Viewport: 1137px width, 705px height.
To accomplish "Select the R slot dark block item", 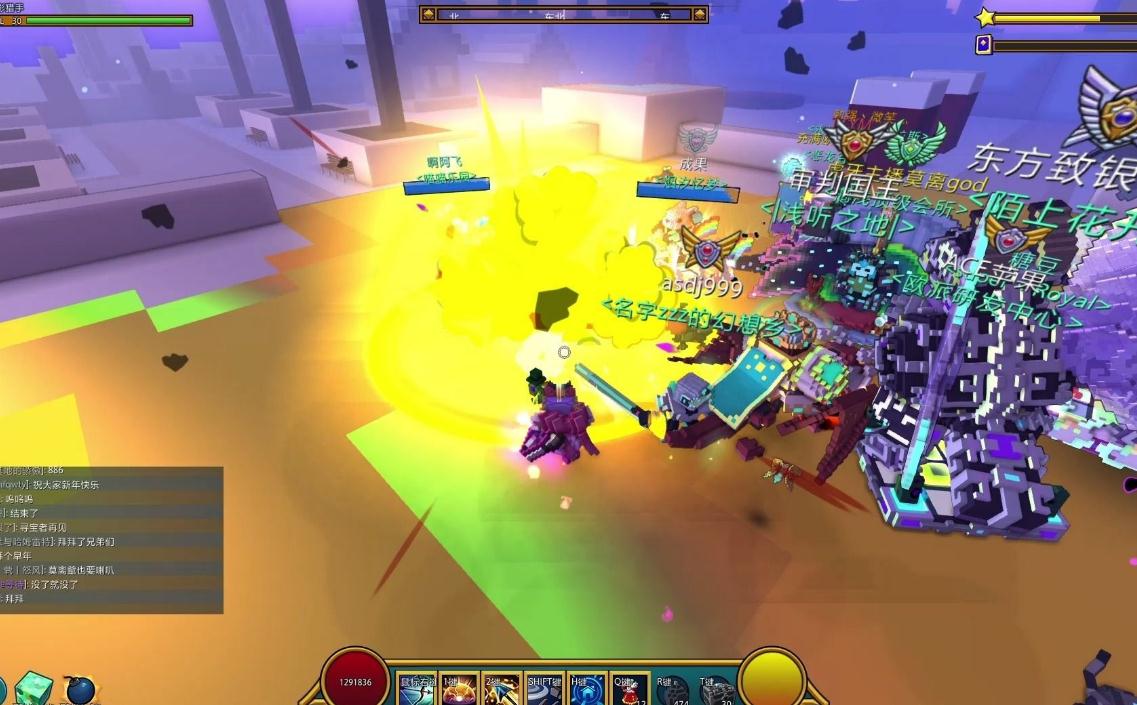I will [x=673, y=690].
